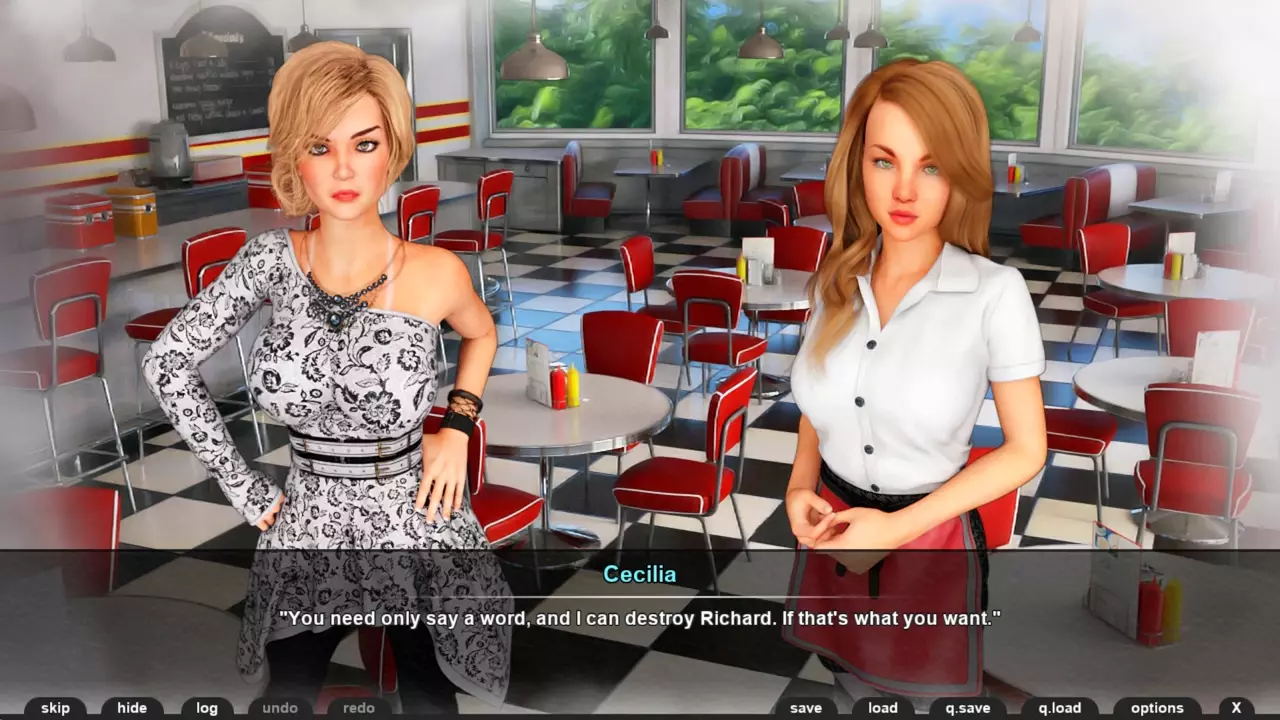Viewport: 1280px width, 720px height.
Task: Select the redo button
Action: (359, 708)
